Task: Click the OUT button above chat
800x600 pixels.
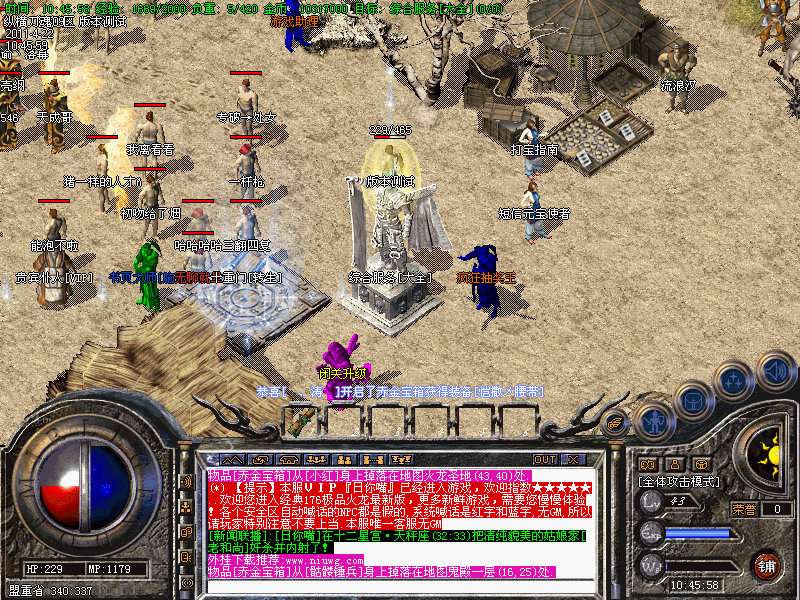Action: pos(545,459)
